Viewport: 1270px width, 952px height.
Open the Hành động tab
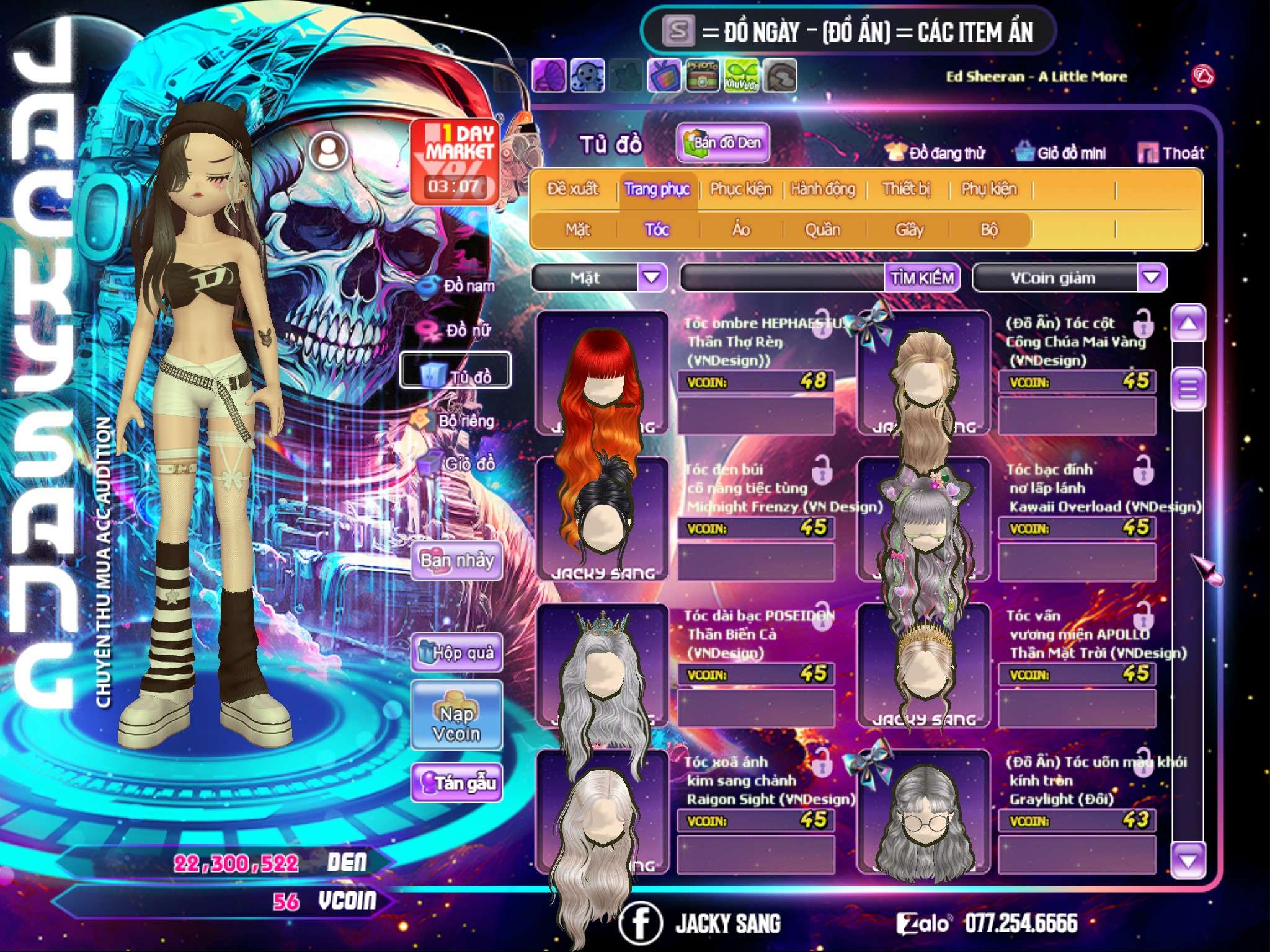click(x=823, y=188)
